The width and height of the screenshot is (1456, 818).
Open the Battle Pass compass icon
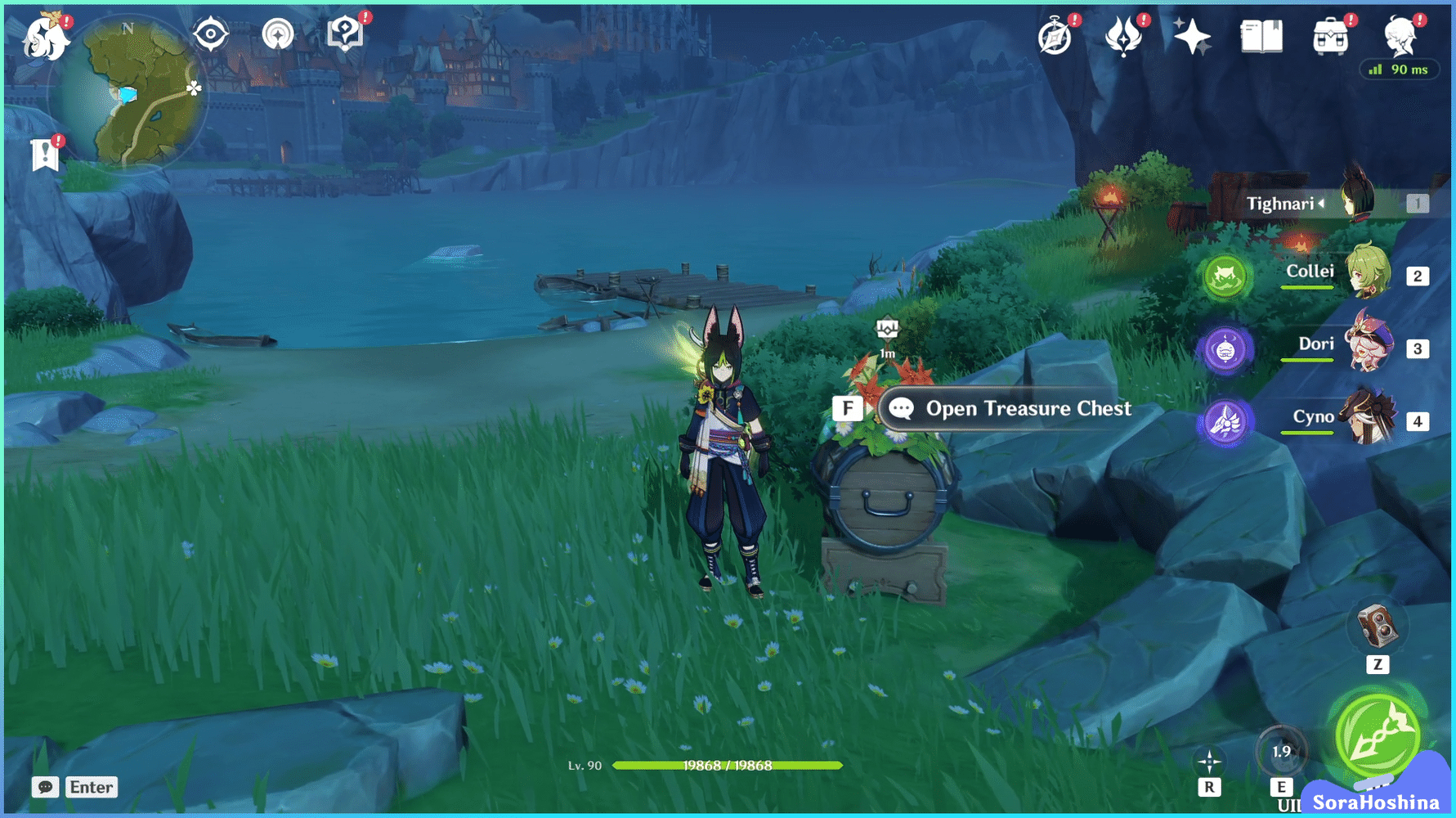[1055, 36]
